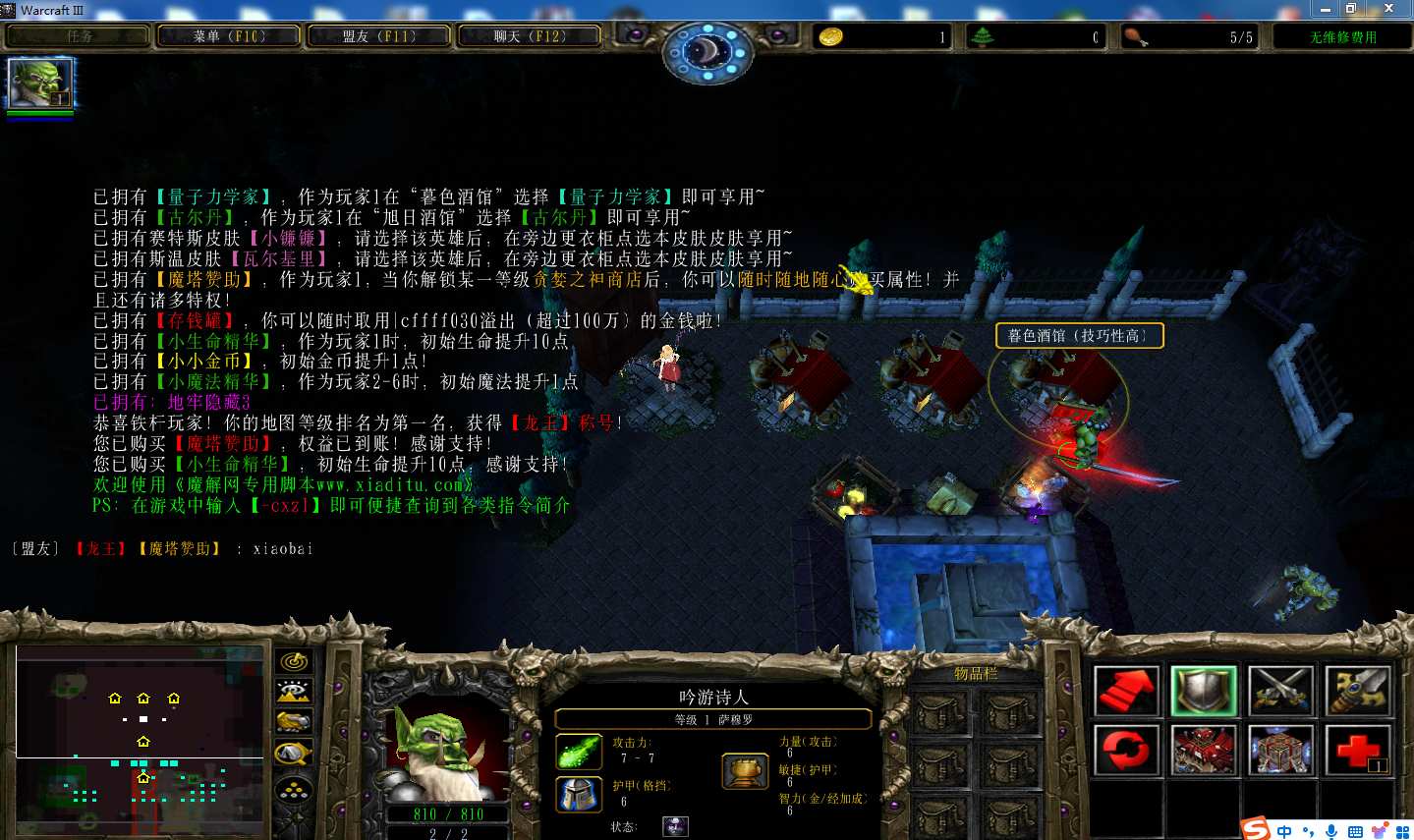
Task: Open the 盟友 (F11) allies panel
Action: coord(379,36)
